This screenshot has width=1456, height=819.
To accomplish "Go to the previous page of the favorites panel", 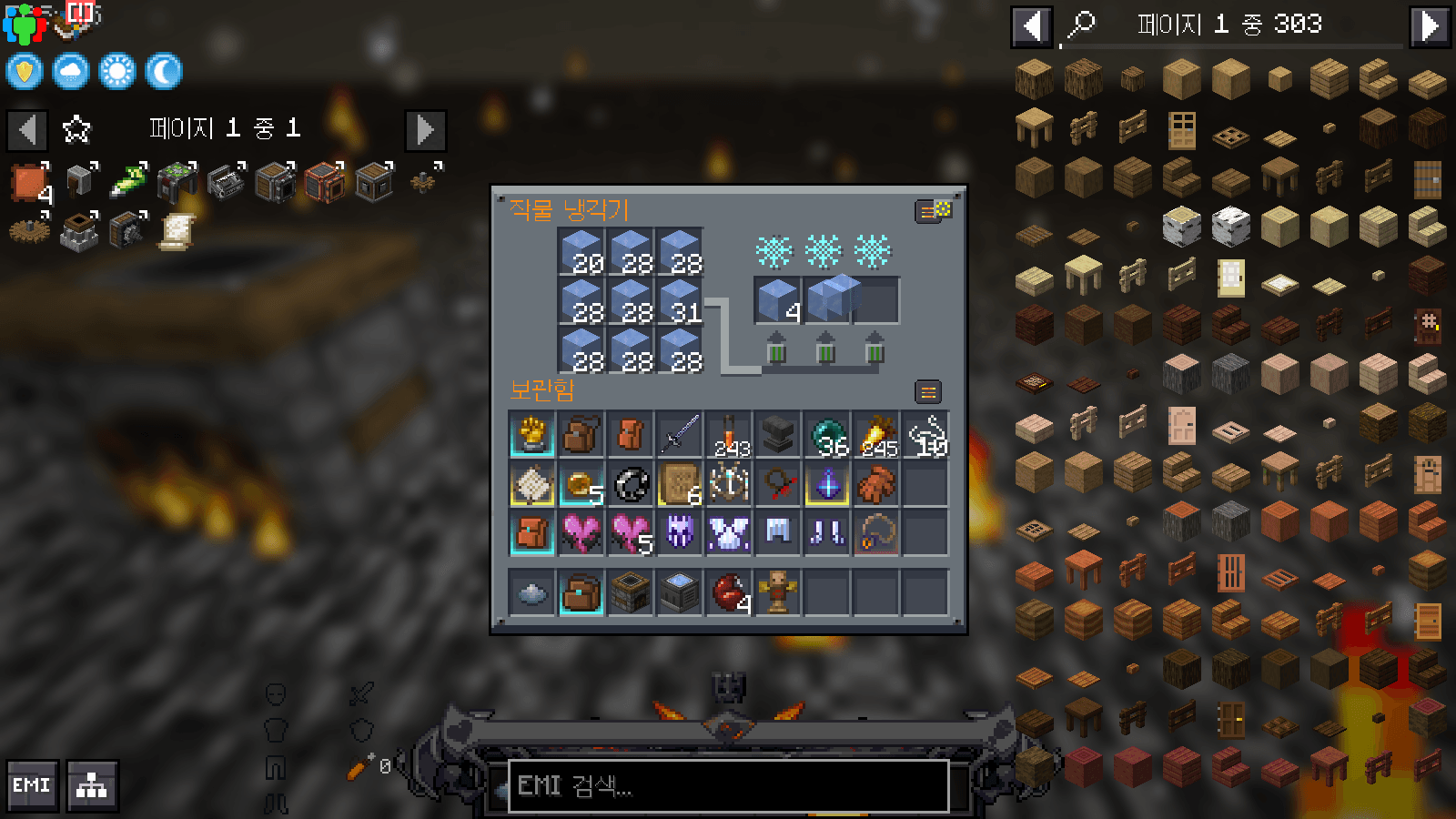I will (26, 130).
